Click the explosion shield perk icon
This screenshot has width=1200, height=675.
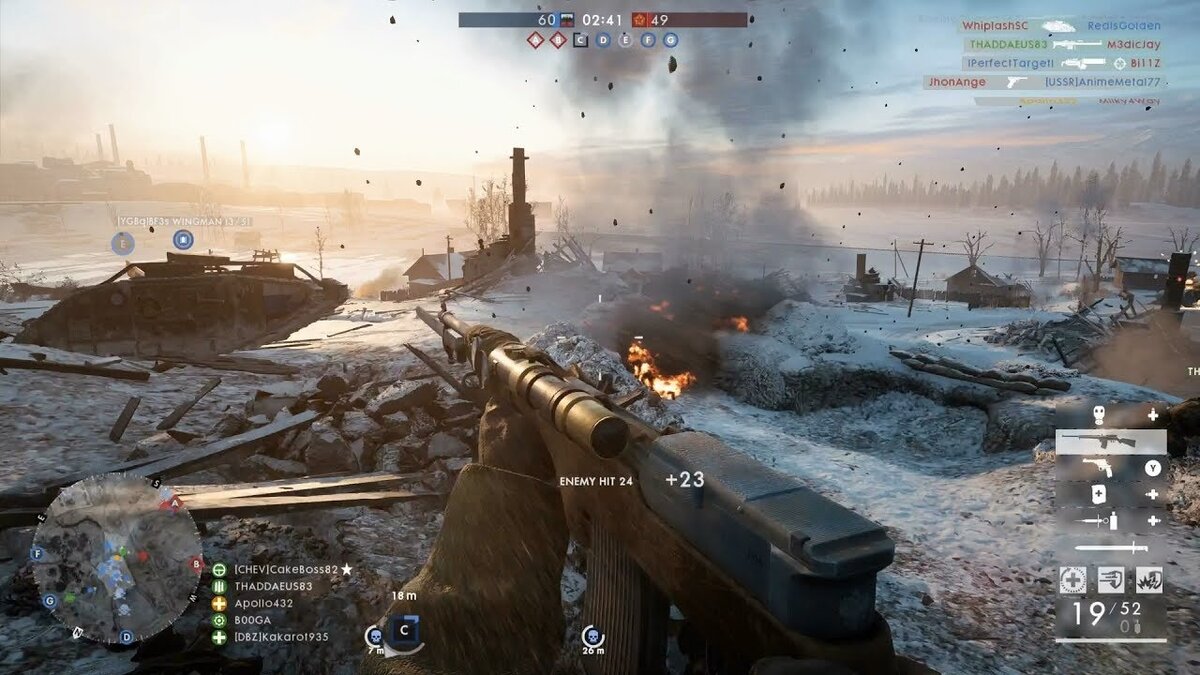(1148, 579)
